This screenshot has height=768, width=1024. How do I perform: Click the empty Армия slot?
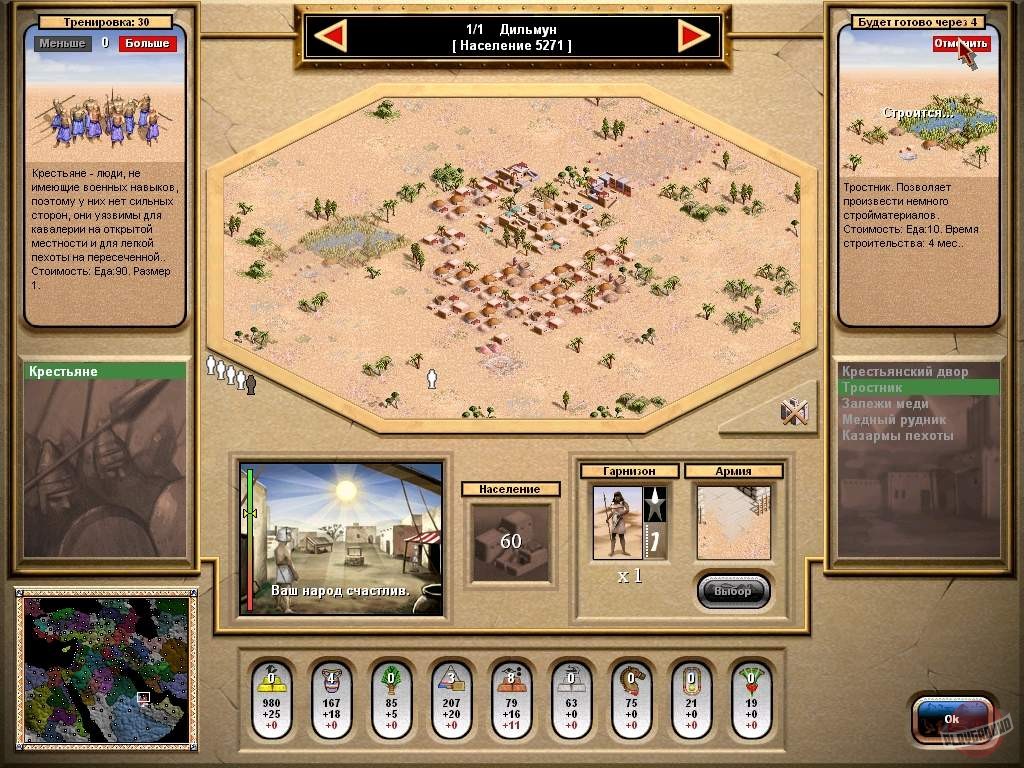point(733,522)
